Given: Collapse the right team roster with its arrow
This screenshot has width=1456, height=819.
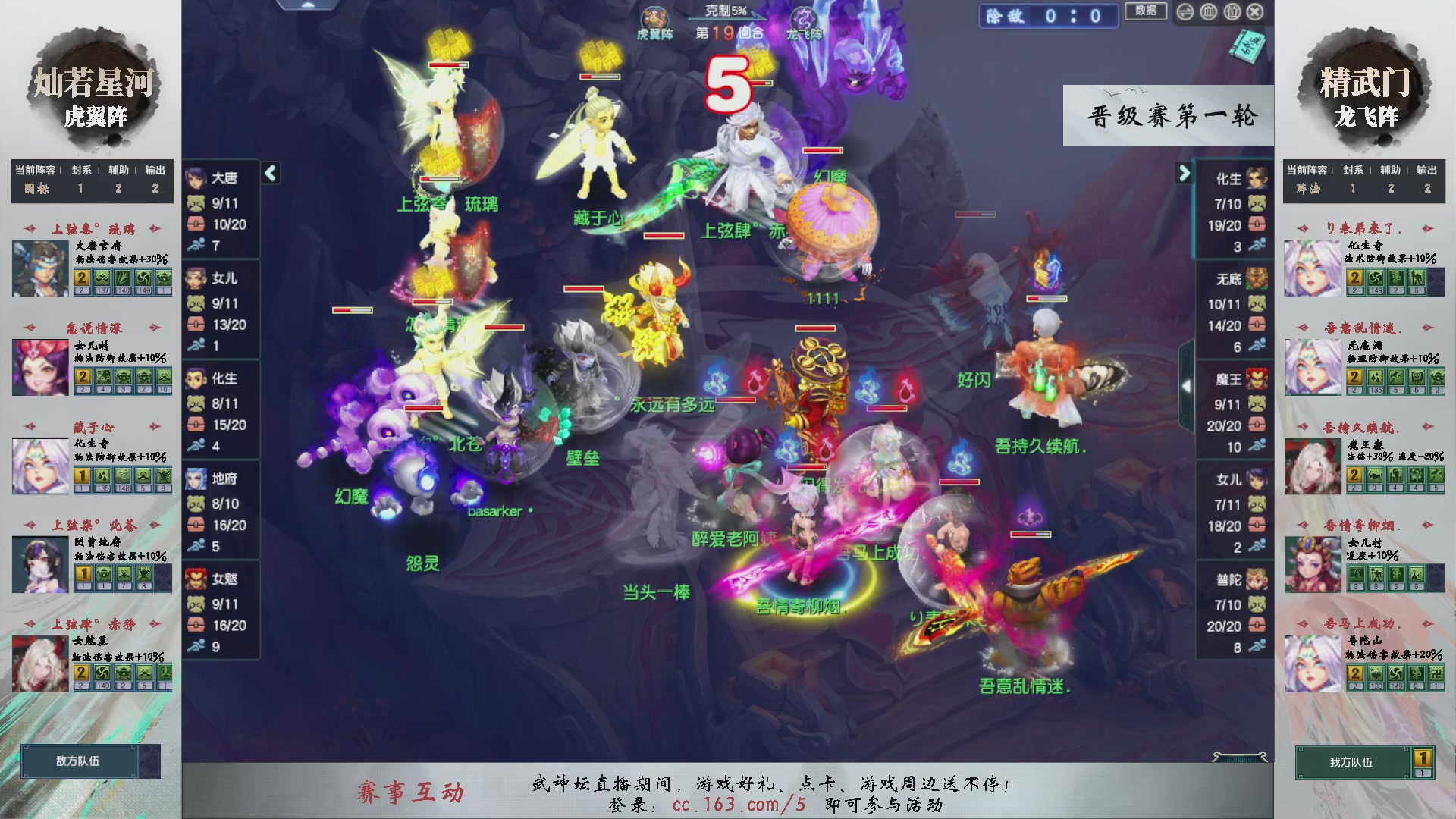Looking at the screenshot, I should click(x=1185, y=173).
